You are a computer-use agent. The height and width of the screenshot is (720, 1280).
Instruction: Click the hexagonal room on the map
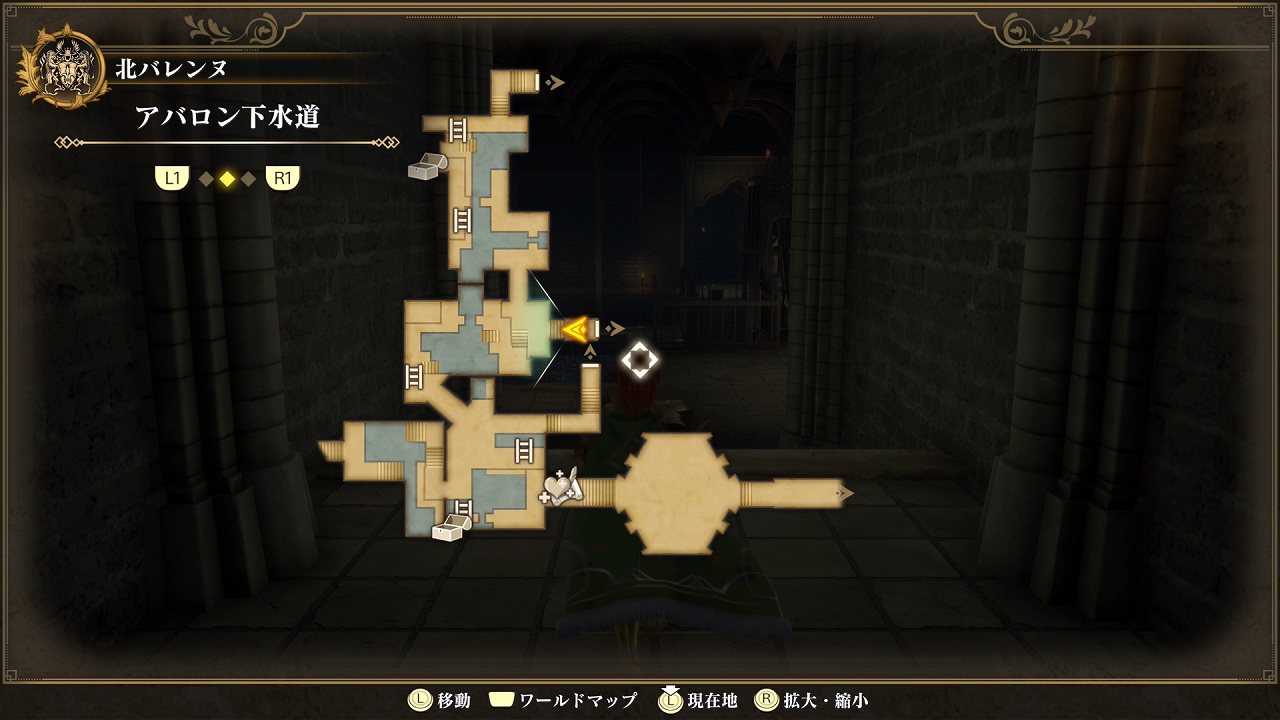pyautogui.click(x=676, y=493)
